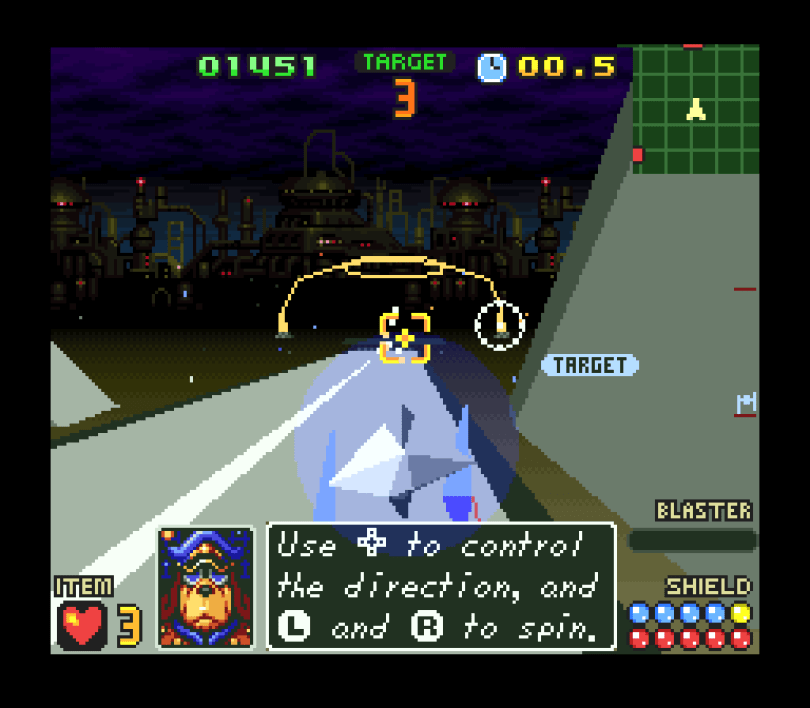Click the yellow ship marker on radar

coord(696,109)
